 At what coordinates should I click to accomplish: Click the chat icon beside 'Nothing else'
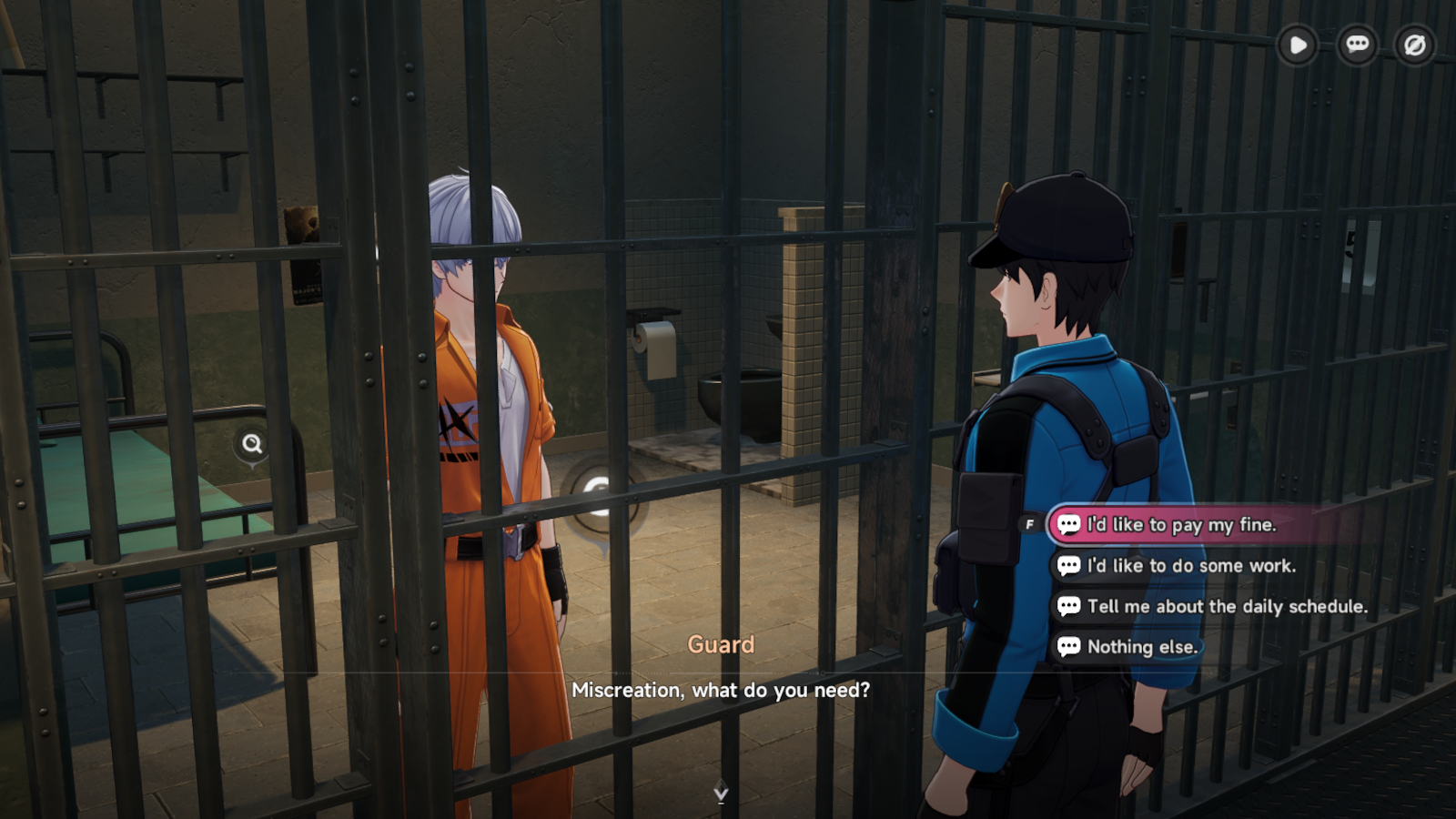point(1067,646)
